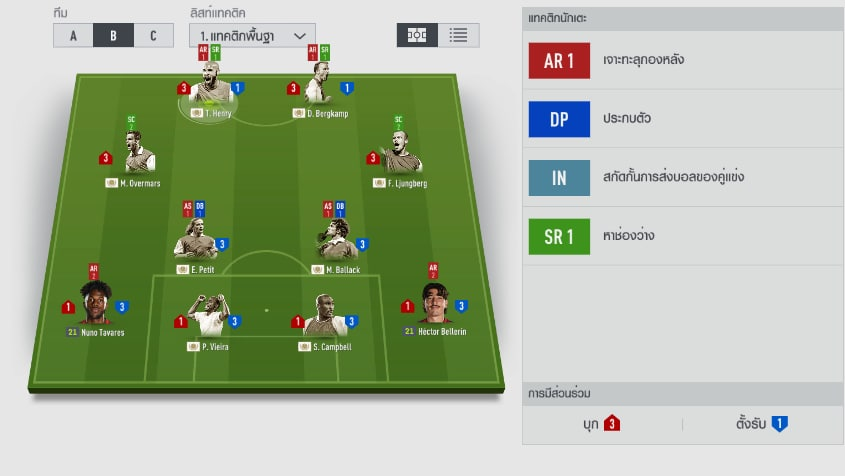This screenshot has height=476, width=845.
Task: Select P. Vieira in defense
Action: (x=208, y=321)
